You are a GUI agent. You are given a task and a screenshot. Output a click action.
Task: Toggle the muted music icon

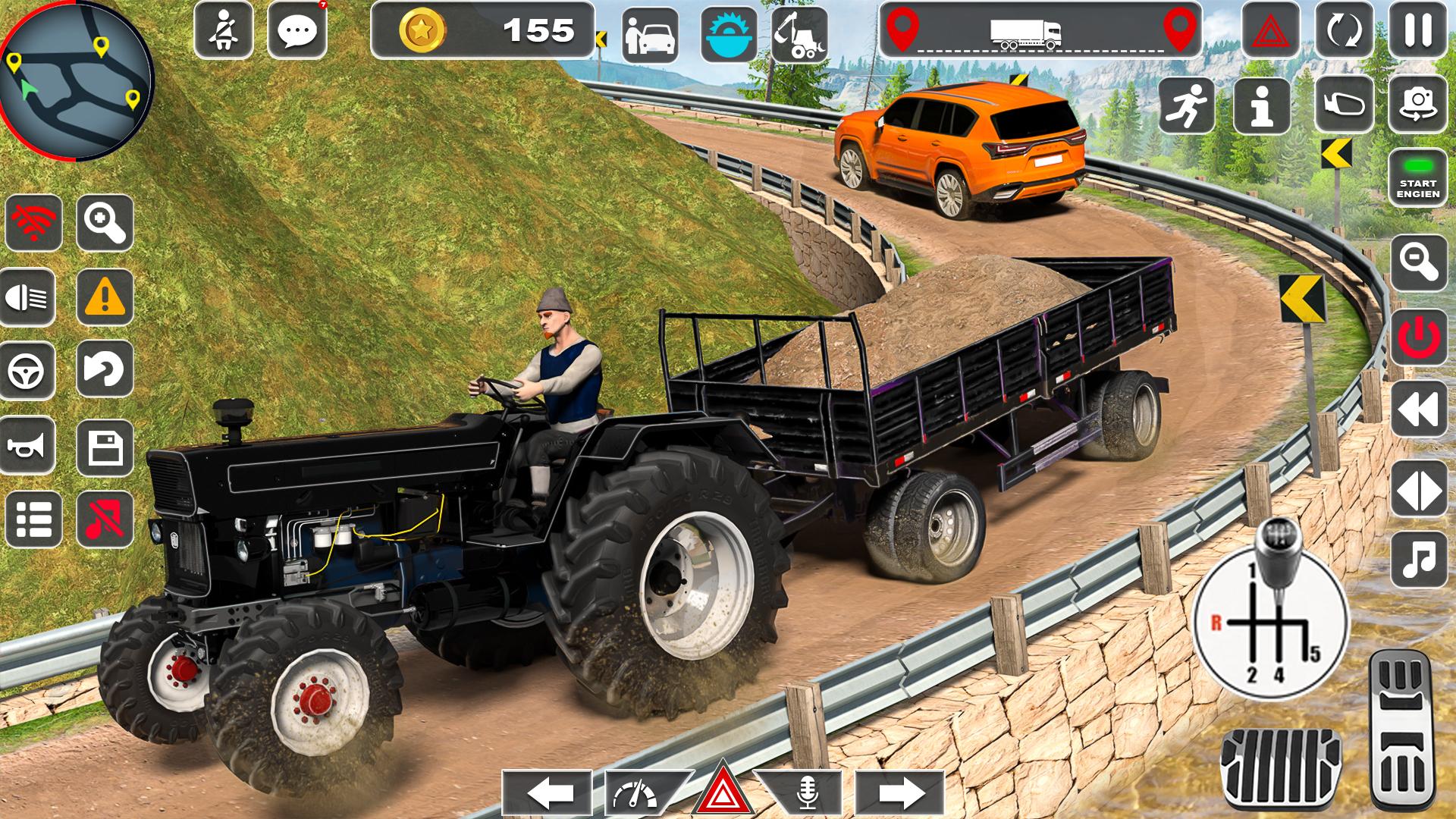pyautogui.click(x=105, y=519)
